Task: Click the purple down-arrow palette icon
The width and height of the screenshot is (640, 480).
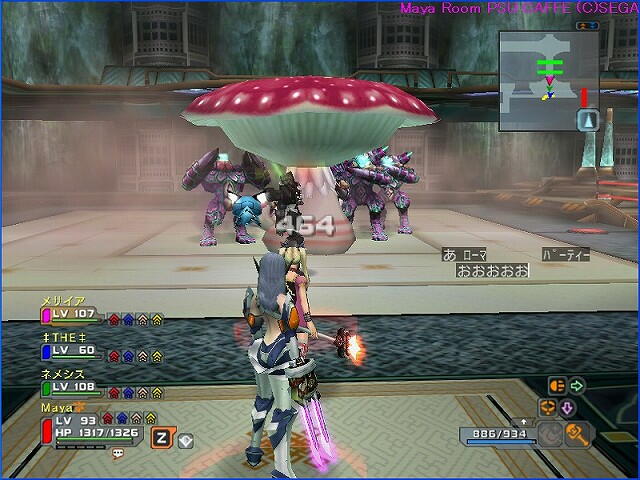Action: 567,406
